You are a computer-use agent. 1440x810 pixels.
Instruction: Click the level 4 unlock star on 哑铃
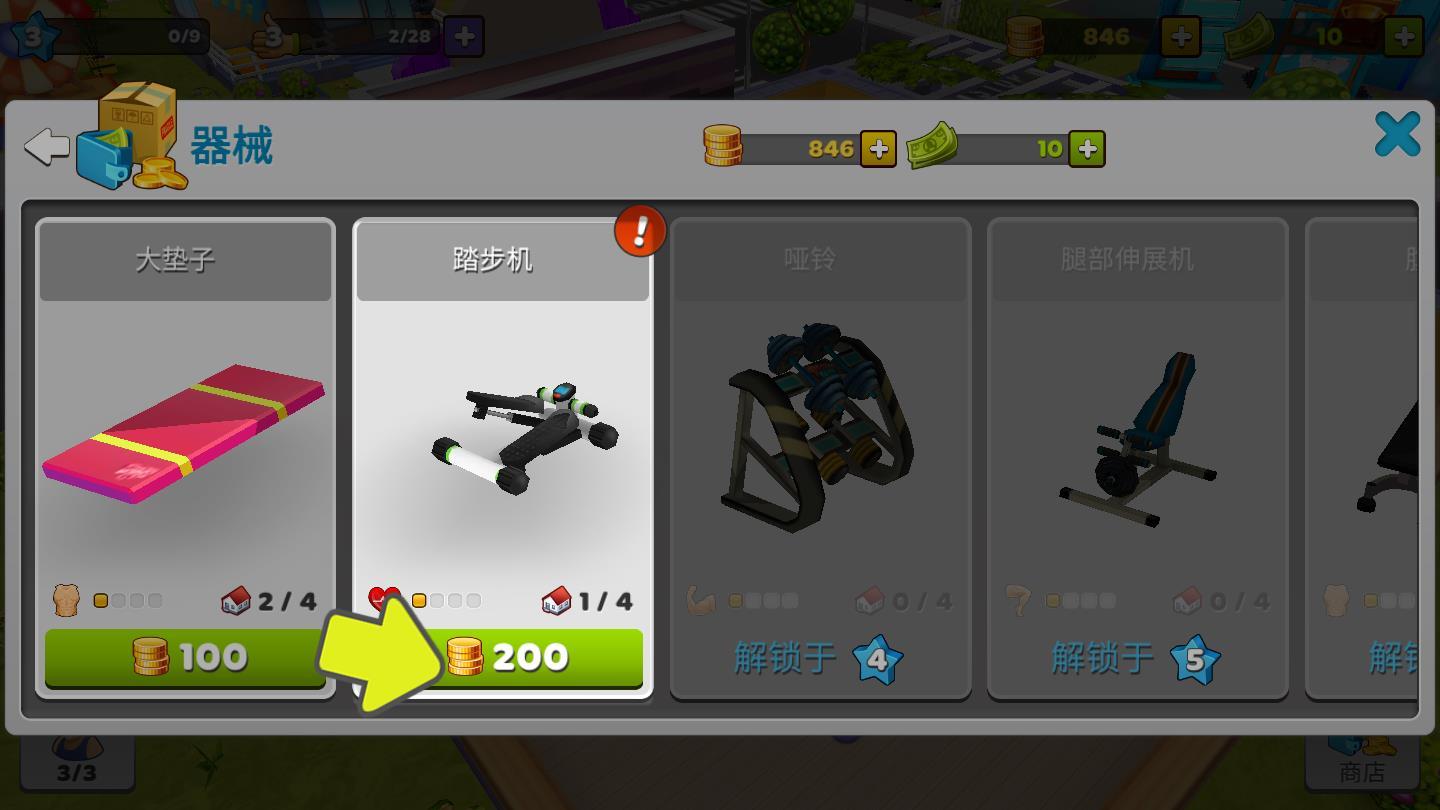[x=877, y=659]
